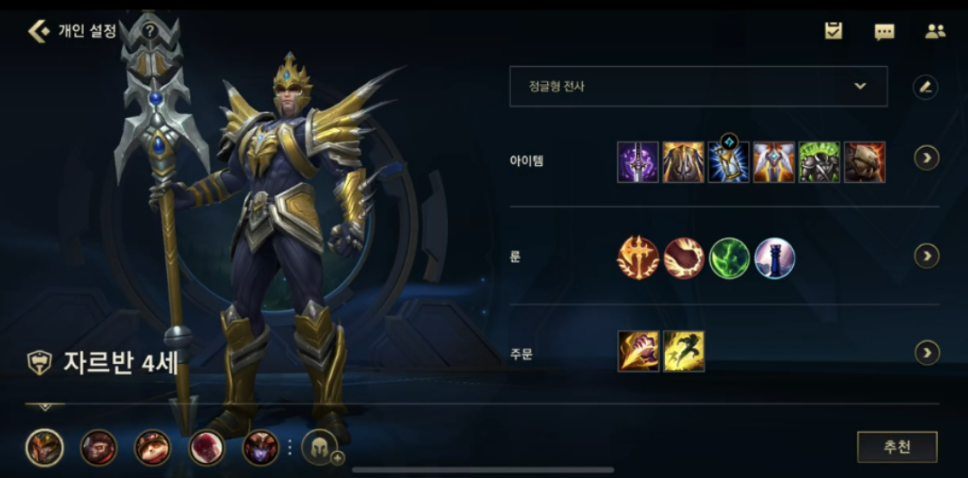Add a champion with the helmet plus button
The height and width of the screenshot is (478, 968).
pos(320,447)
